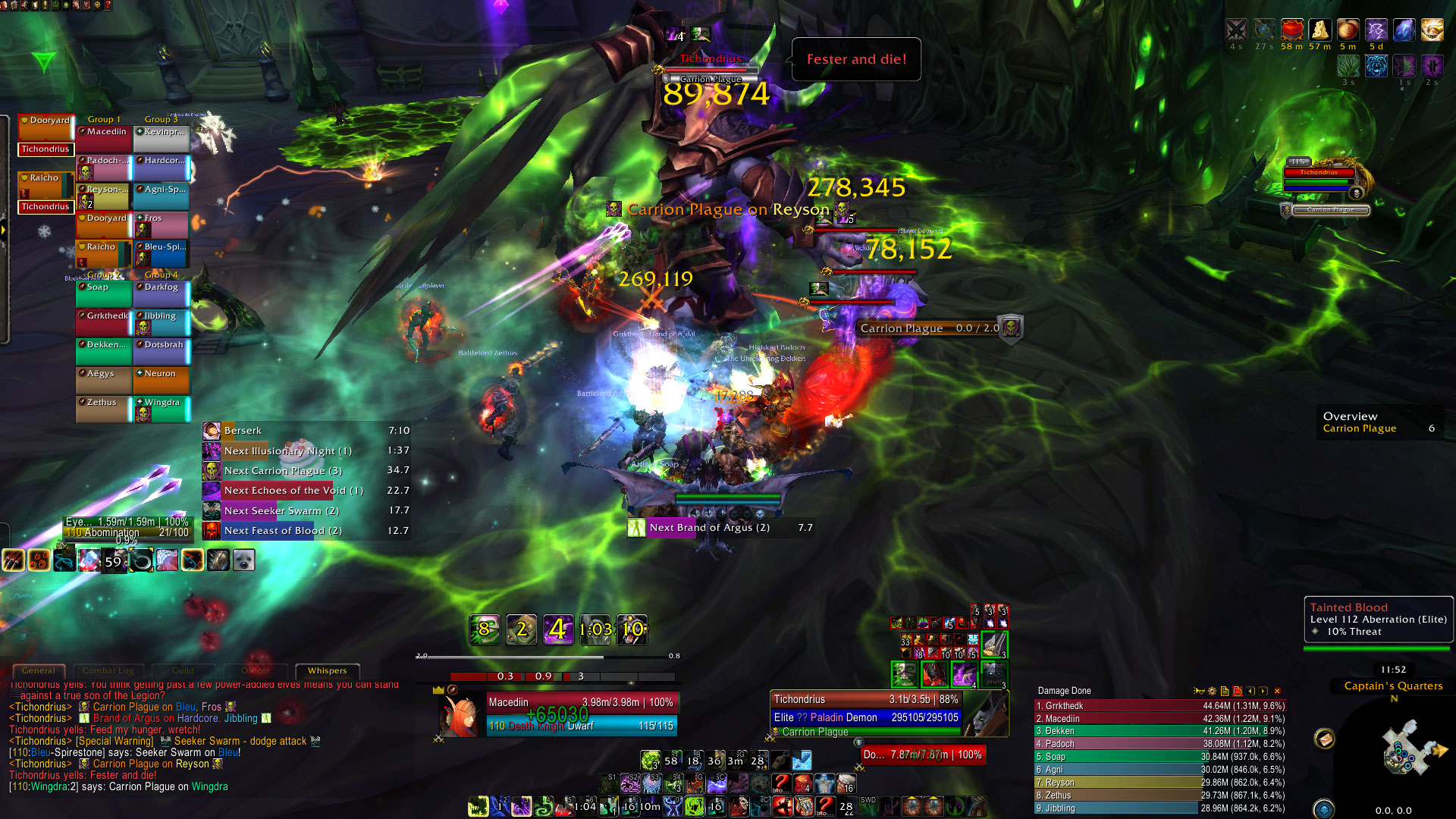Switch to the General chat tab
Screen dimensions: 1456x819
click(x=39, y=670)
